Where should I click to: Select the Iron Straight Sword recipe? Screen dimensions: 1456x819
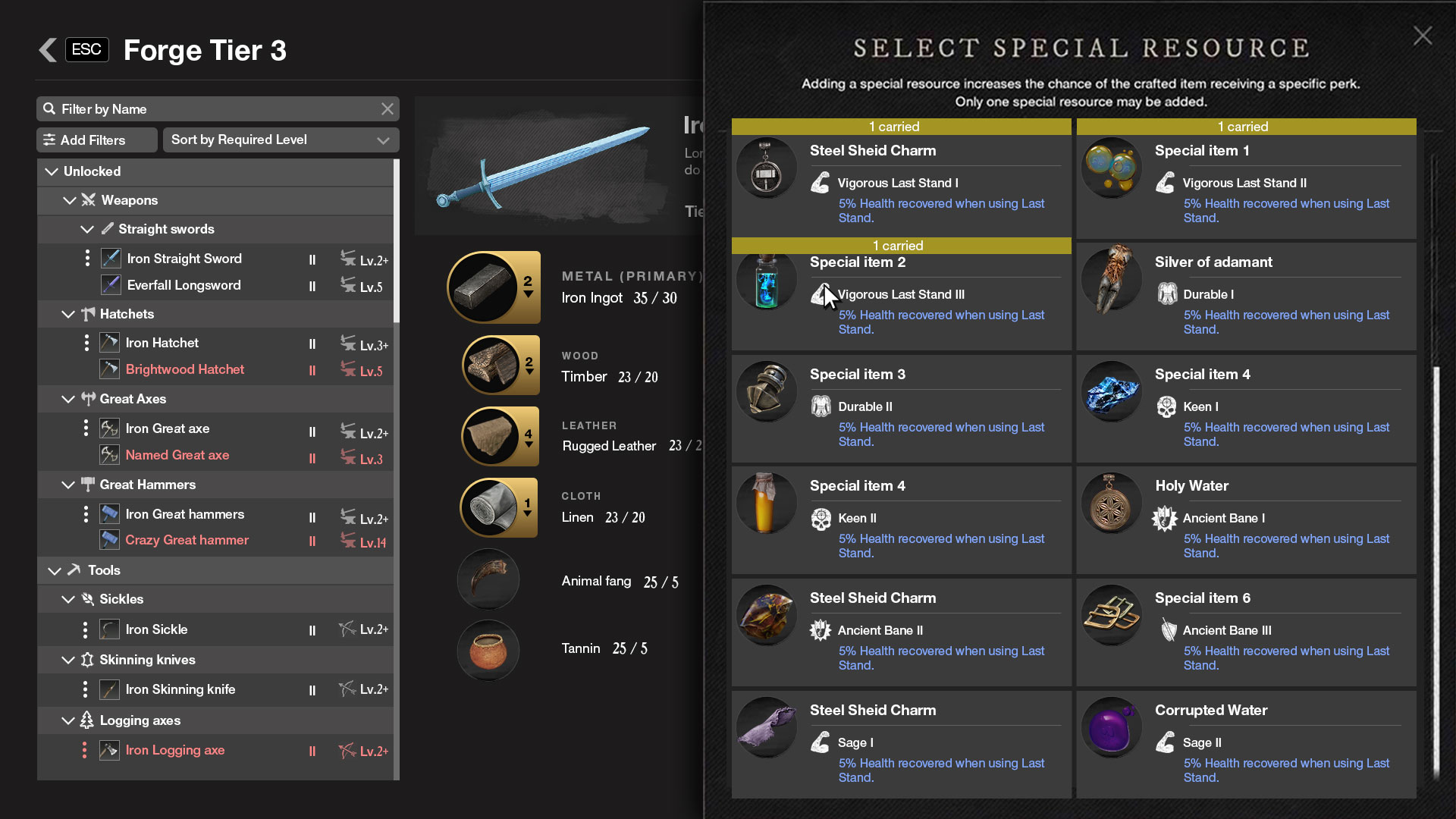184,259
